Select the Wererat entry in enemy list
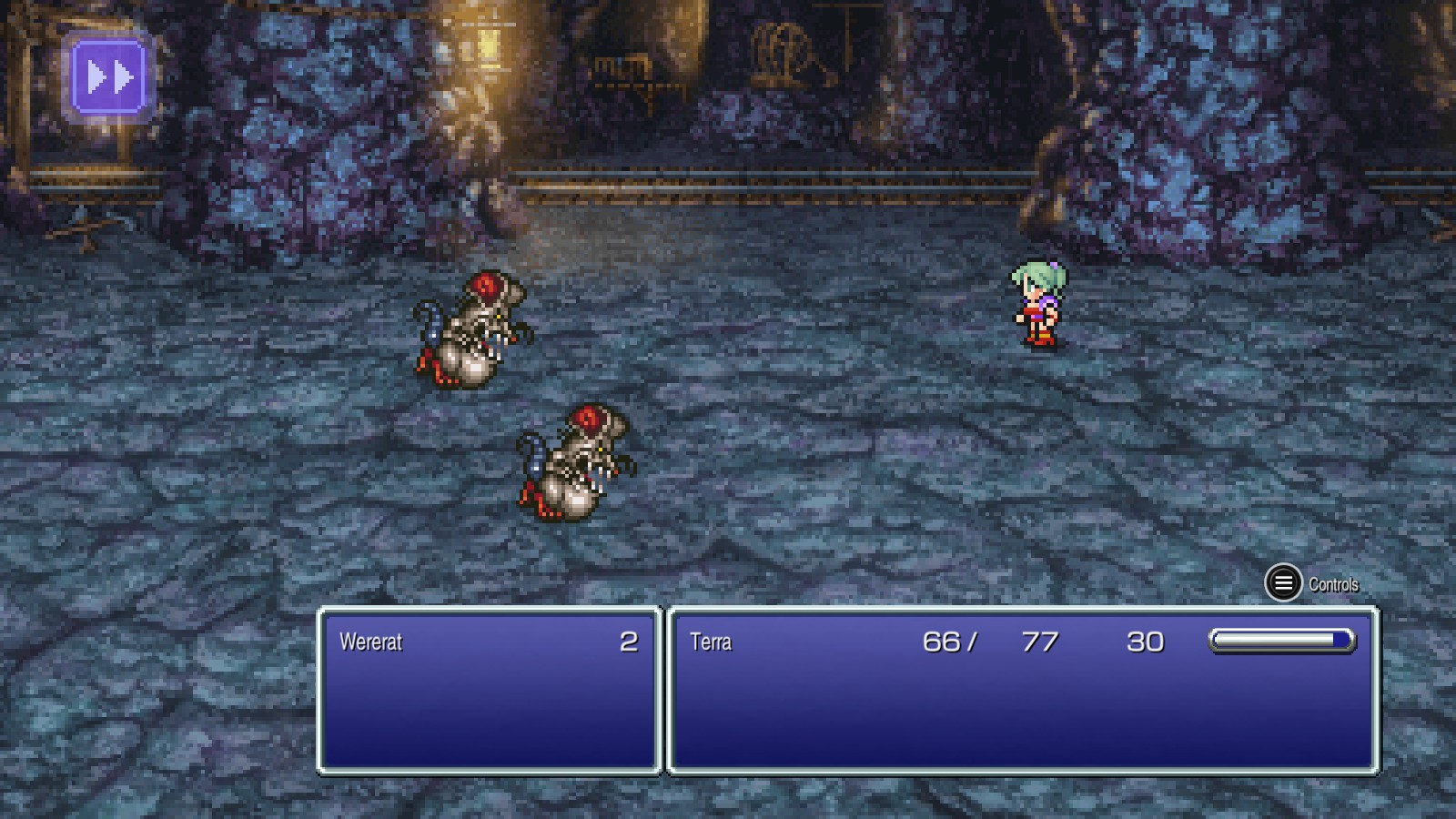 [371, 642]
